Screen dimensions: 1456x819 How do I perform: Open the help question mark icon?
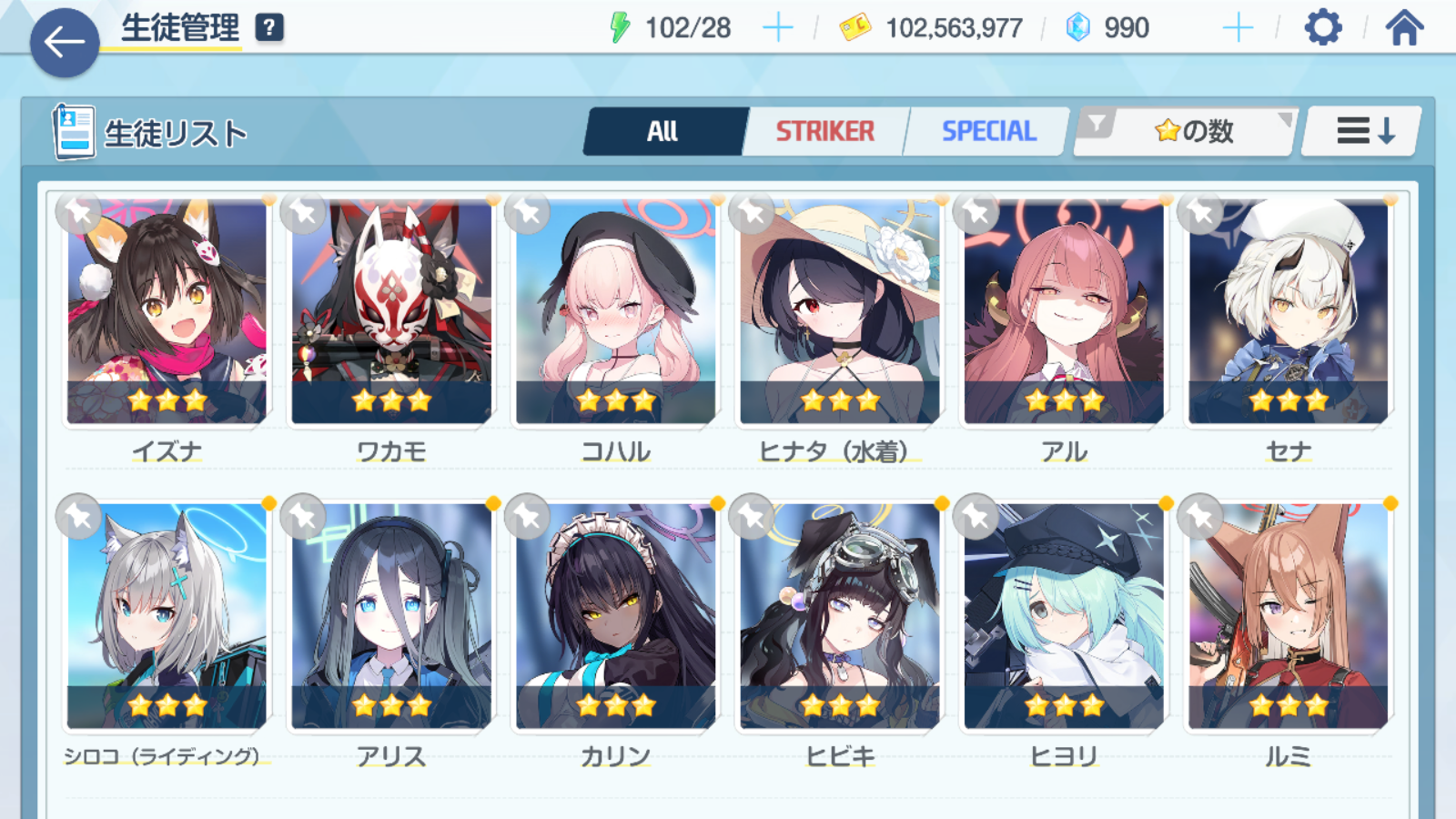[269, 28]
